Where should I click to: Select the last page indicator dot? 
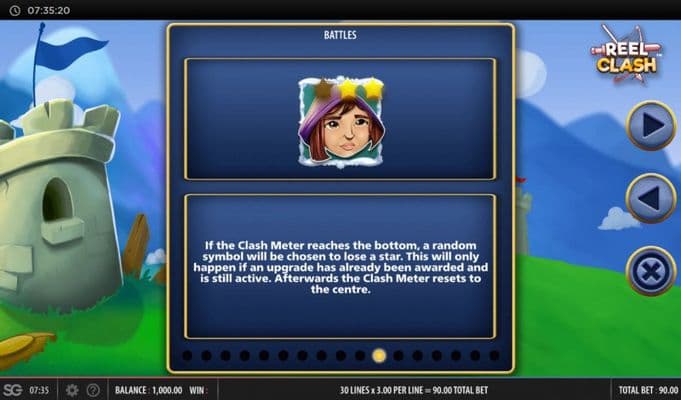(494, 355)
